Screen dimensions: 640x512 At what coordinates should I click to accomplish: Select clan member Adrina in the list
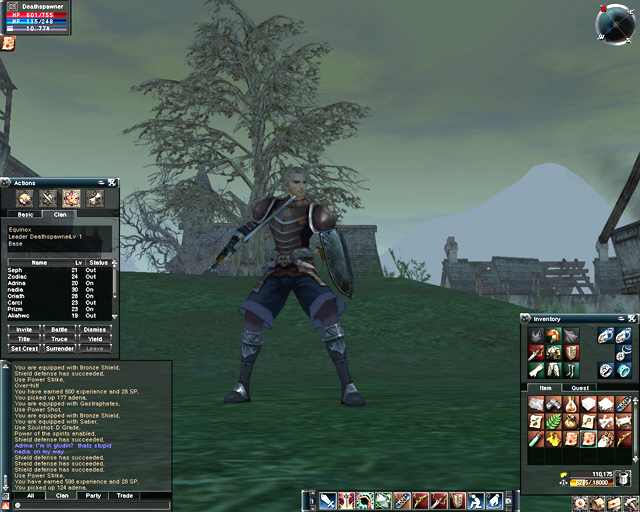(17, 282)
